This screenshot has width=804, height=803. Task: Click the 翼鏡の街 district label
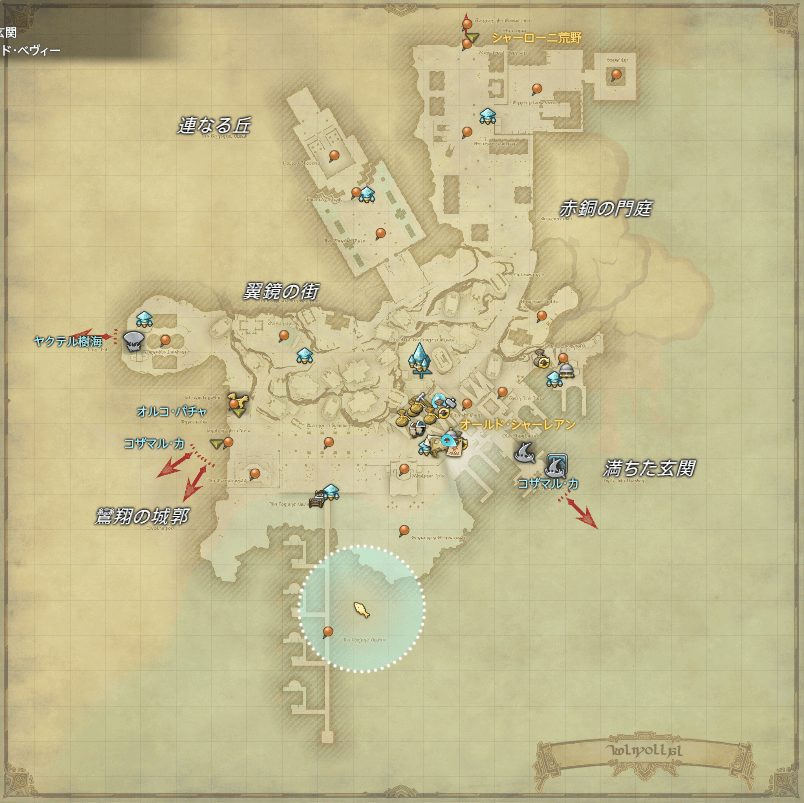click(x=281, y=291)
